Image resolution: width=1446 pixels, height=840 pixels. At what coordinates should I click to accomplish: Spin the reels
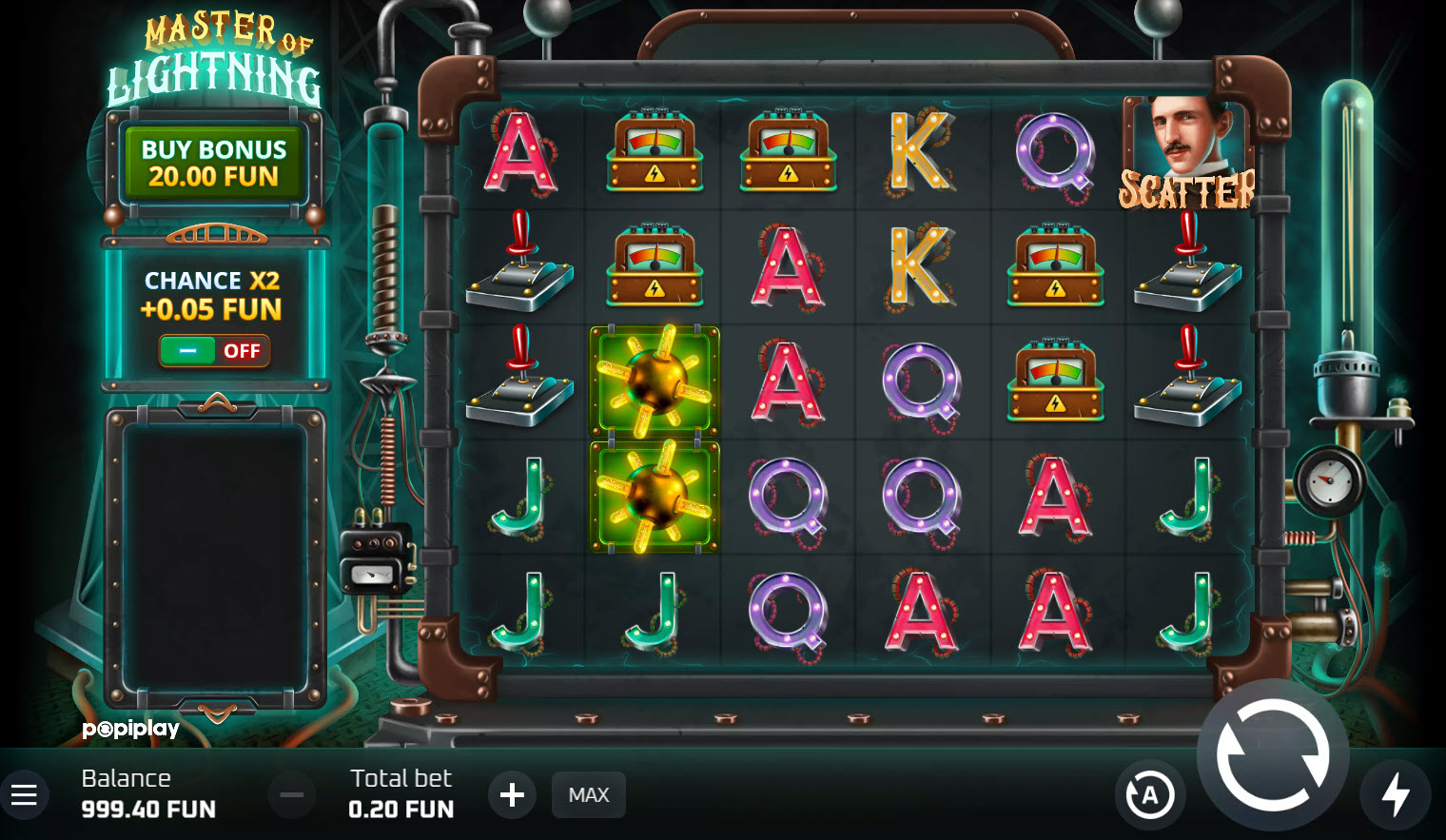pos(1272,755)
